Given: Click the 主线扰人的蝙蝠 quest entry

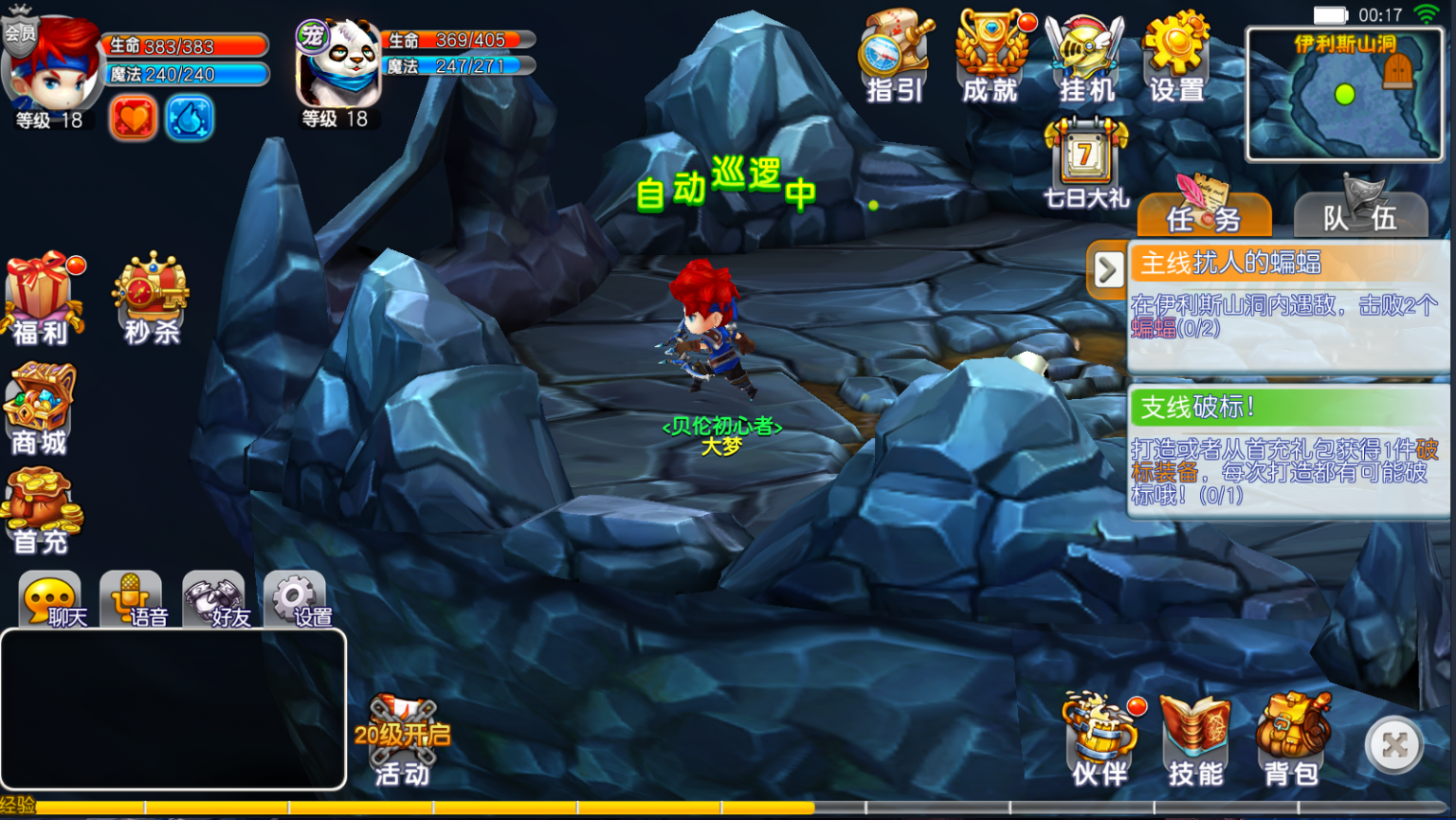Looking at the screenshot, I should (x=1280, y=303).
